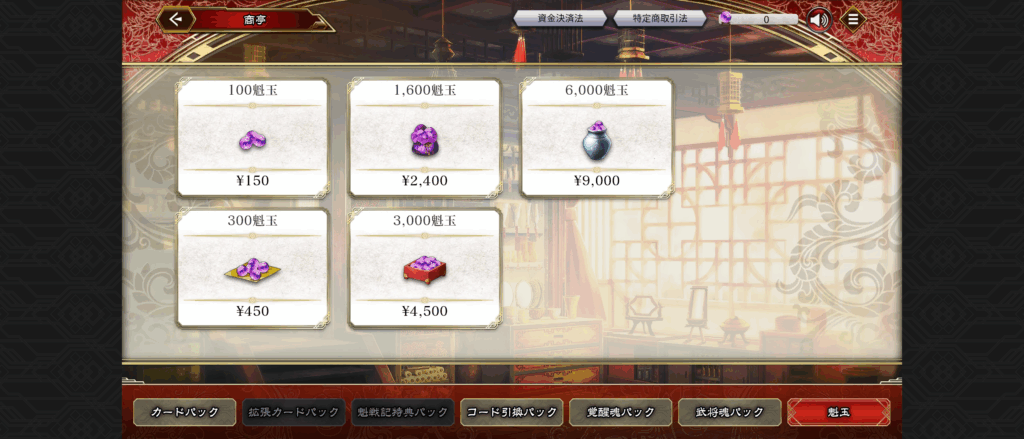Open the 資金決済法 notice
1024x439 pixels.
pyautogui.click(x=560, y=19)
